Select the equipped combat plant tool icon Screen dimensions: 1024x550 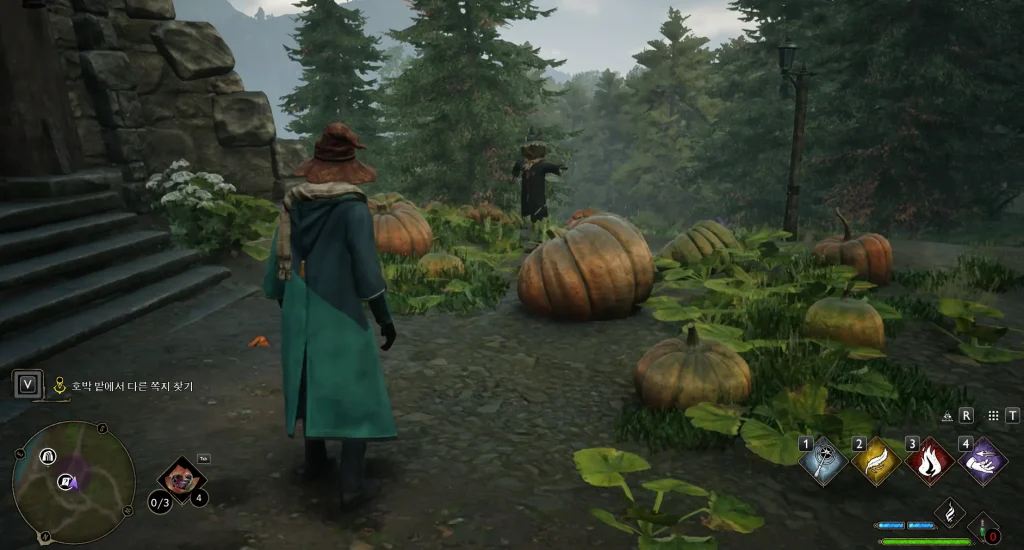coord(181,478)
